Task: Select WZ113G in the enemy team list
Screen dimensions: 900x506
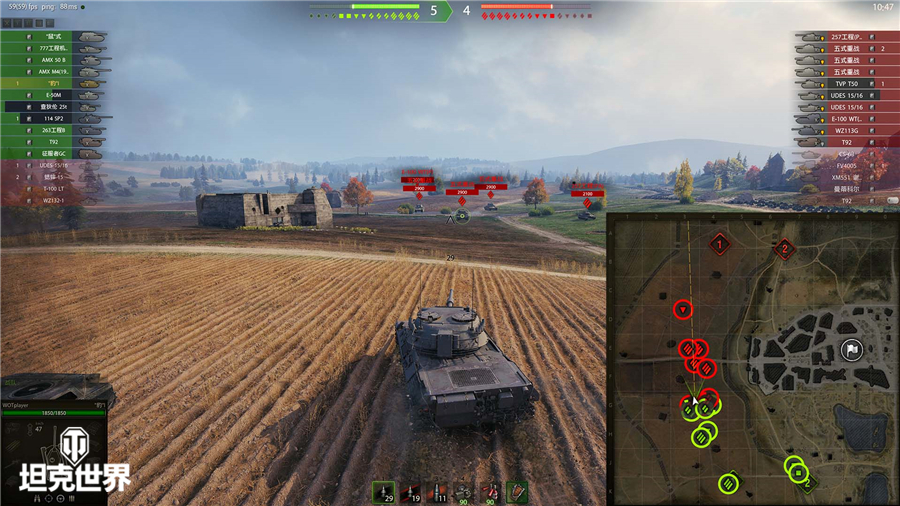Action: pyautogui.click(x=846, y=130)
